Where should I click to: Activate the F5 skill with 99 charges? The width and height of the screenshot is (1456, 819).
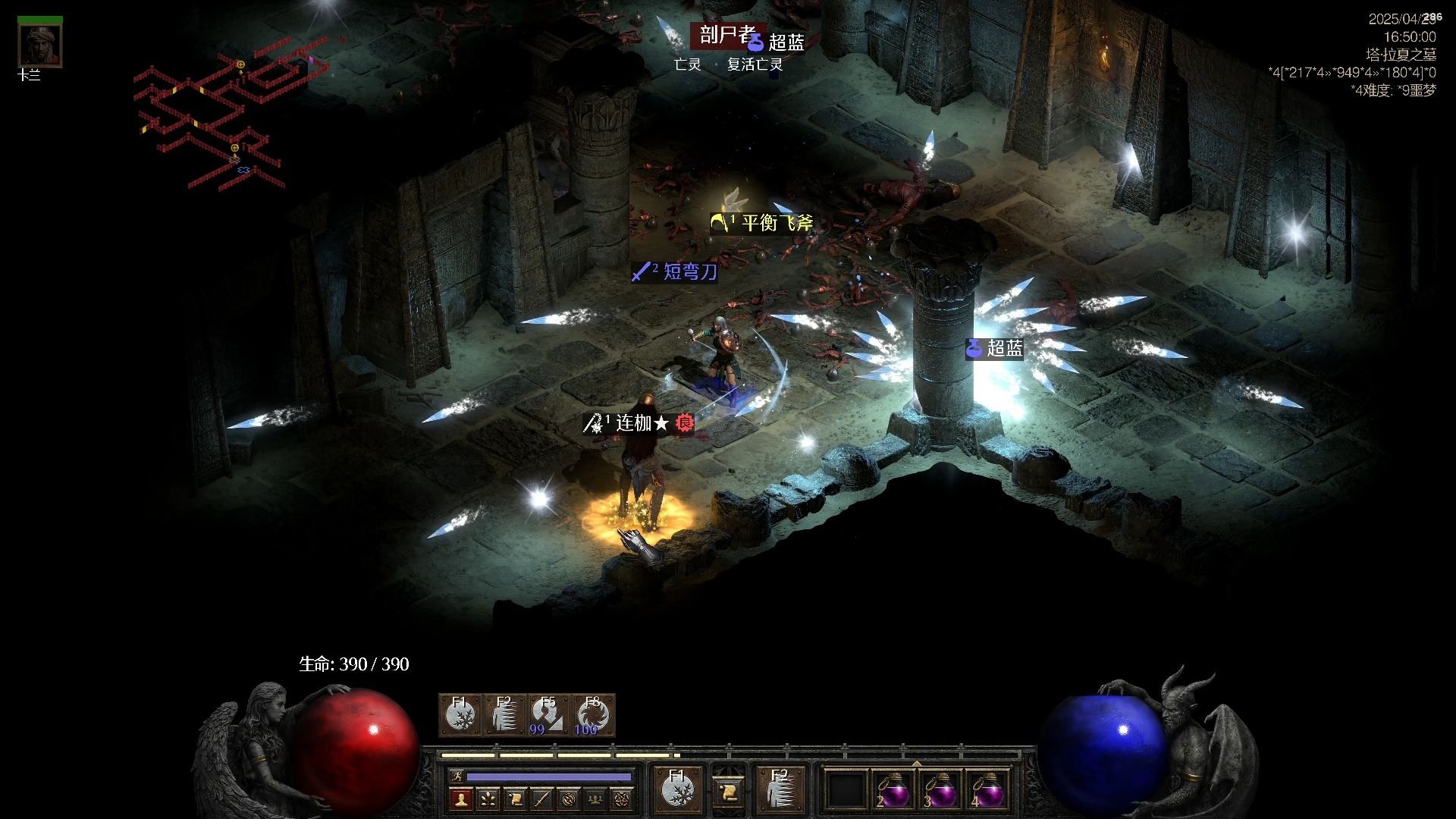(548, 715)
